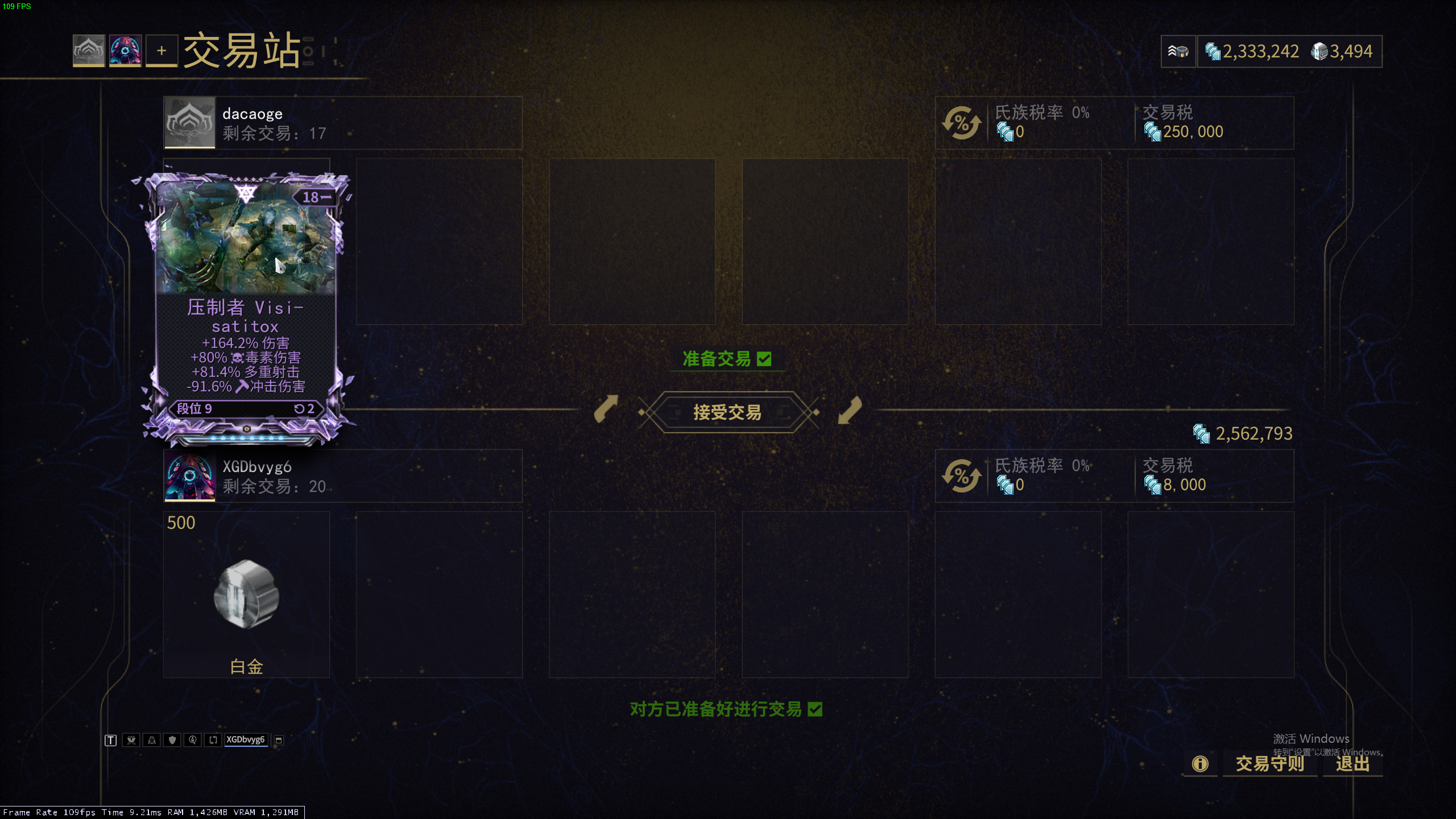The height and width of the screenshot is (819, 1456).
Task: Open the inventory icon beside credits
Action: tap(1178, 52)
